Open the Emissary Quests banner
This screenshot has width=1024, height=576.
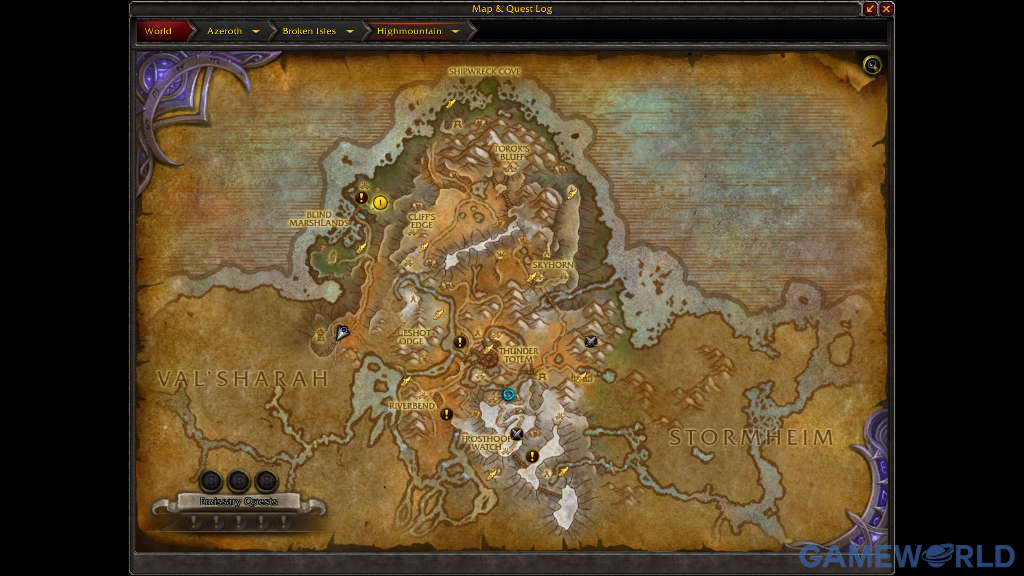(238, 502)
